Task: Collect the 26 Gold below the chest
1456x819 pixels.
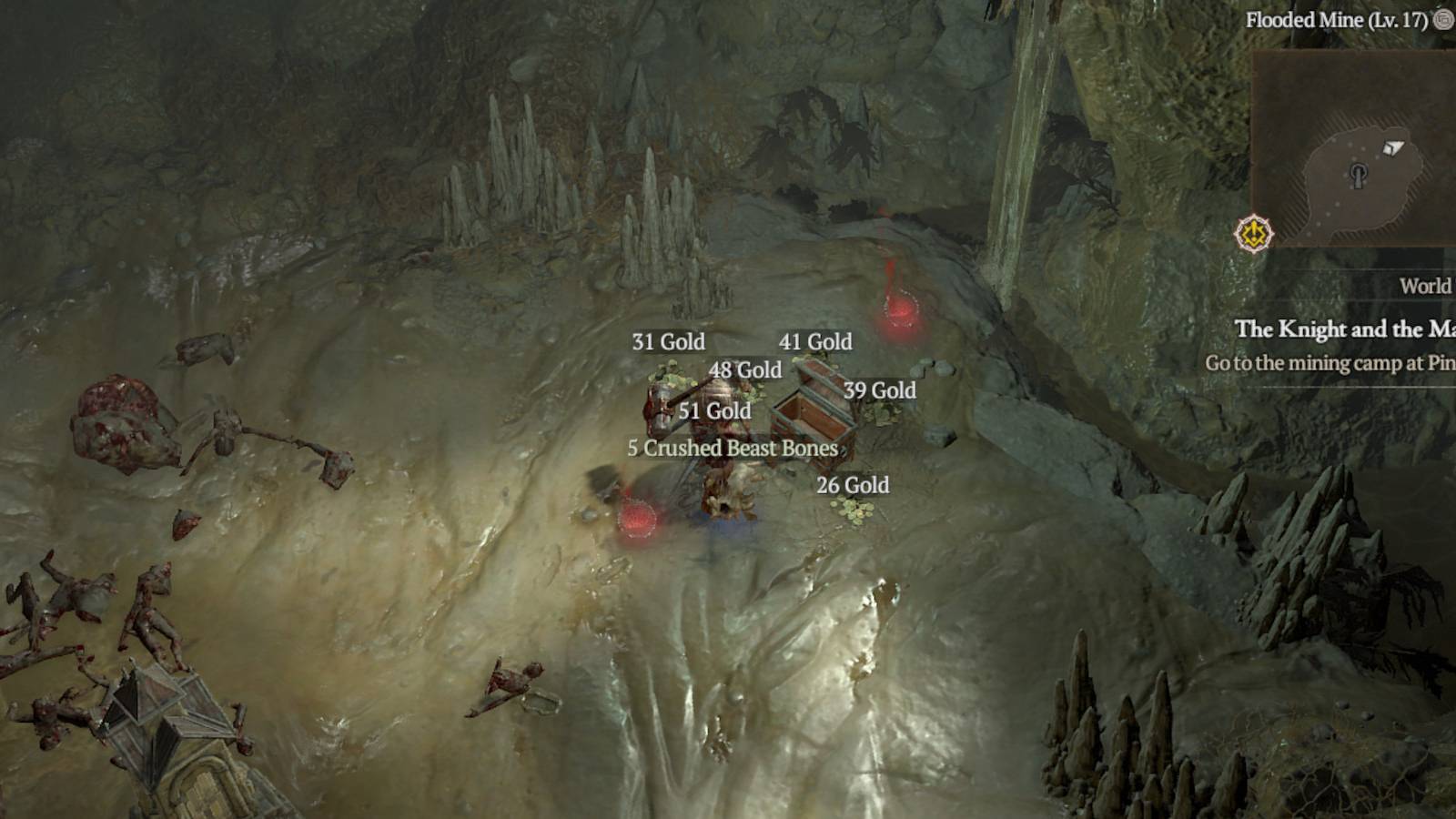Action: pos(853,486)
